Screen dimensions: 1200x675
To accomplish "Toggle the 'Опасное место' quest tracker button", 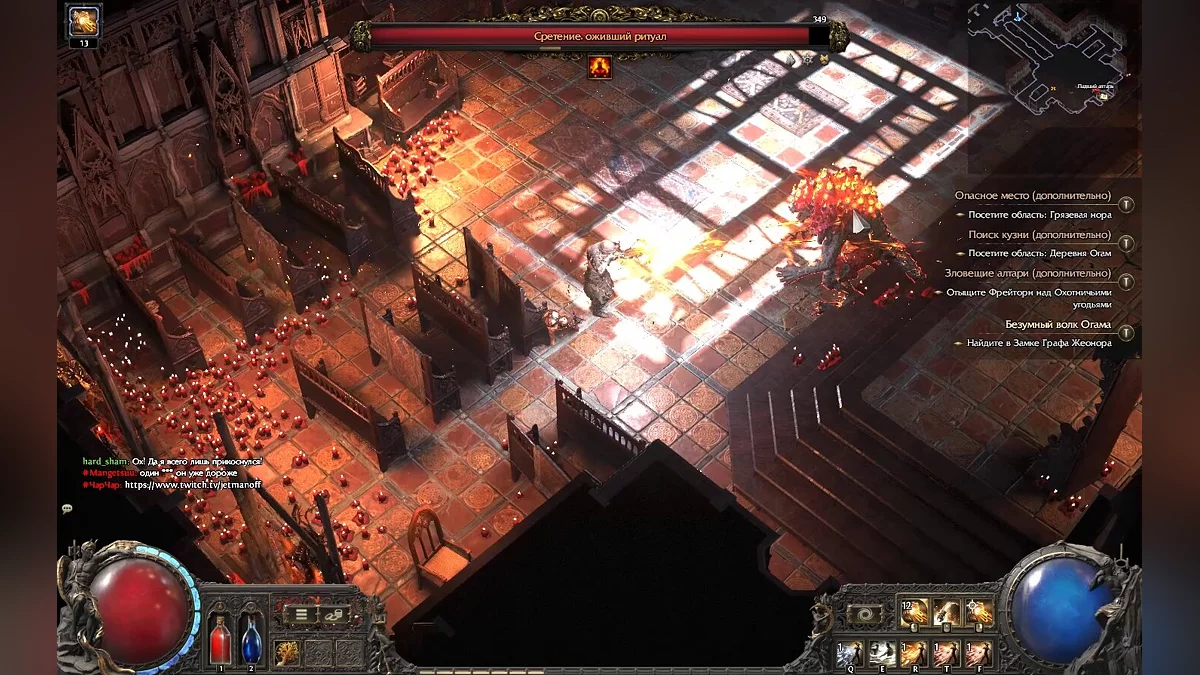I will pyautogui.click(x=1126, y=204).
